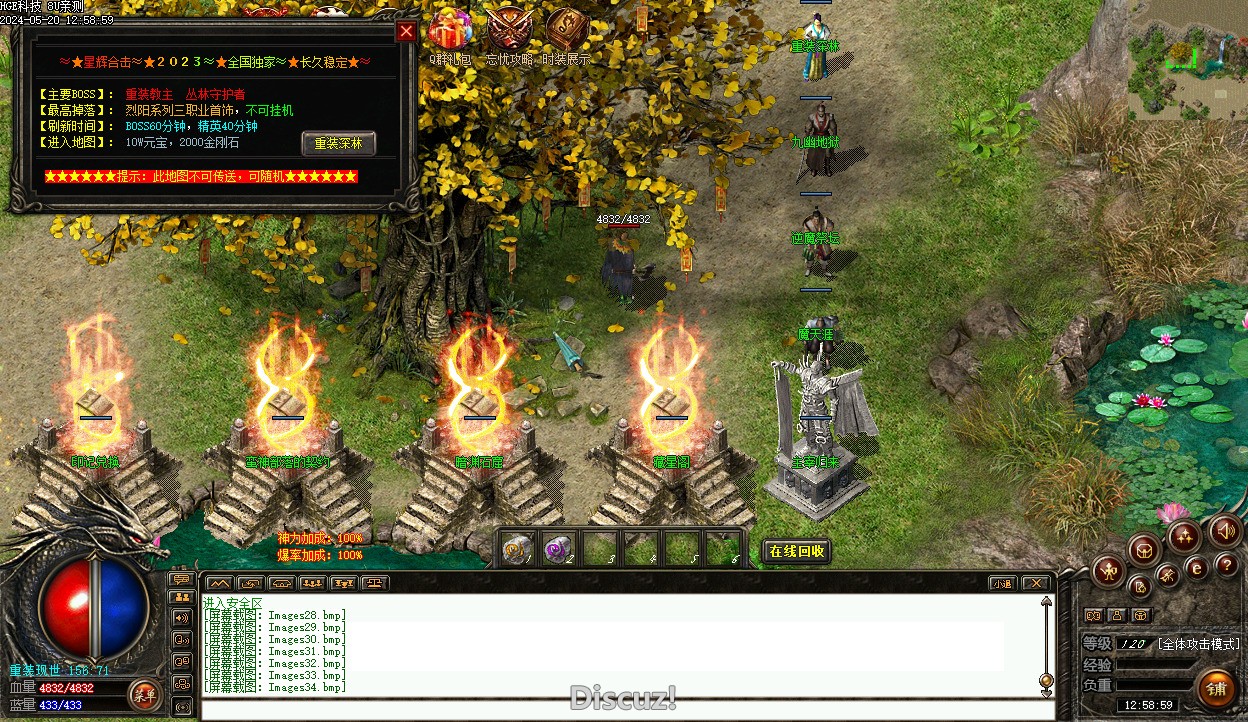
Task: Click the chat text input field
Action: (620, 710)
